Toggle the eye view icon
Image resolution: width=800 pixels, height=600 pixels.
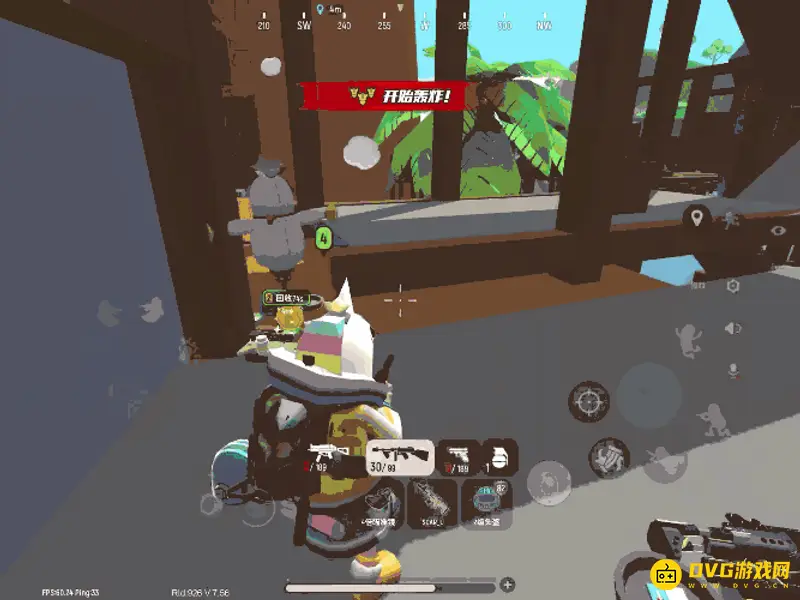pyautogui.click(x=779, y=230)
